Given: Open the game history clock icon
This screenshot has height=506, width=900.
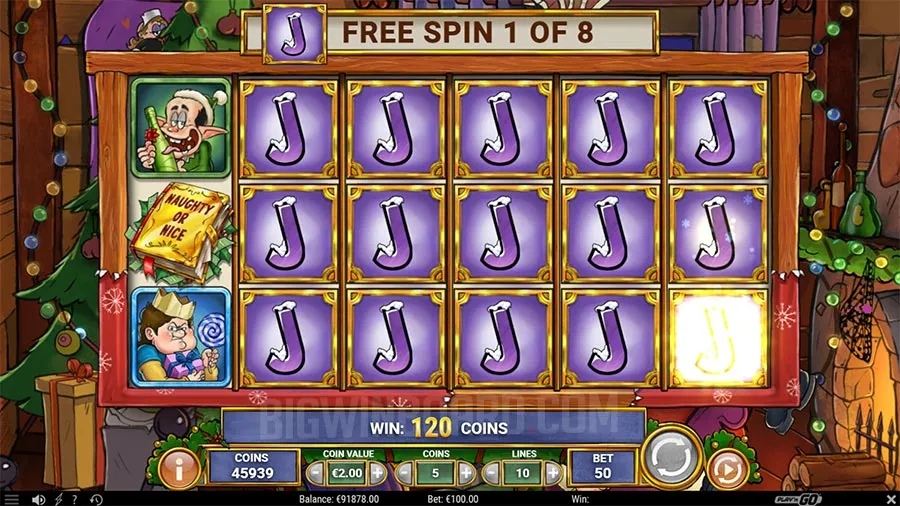Looking at the screenshot, I should [x=96, y=499].
